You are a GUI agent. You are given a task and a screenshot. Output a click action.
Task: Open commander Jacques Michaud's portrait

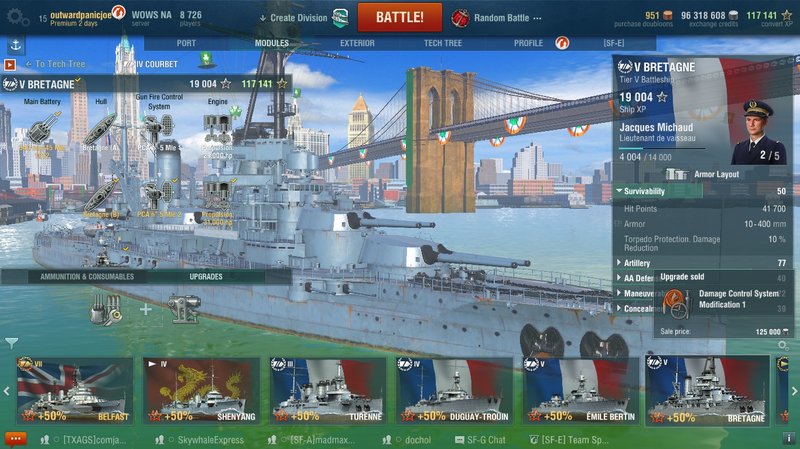tap(756, 131)
